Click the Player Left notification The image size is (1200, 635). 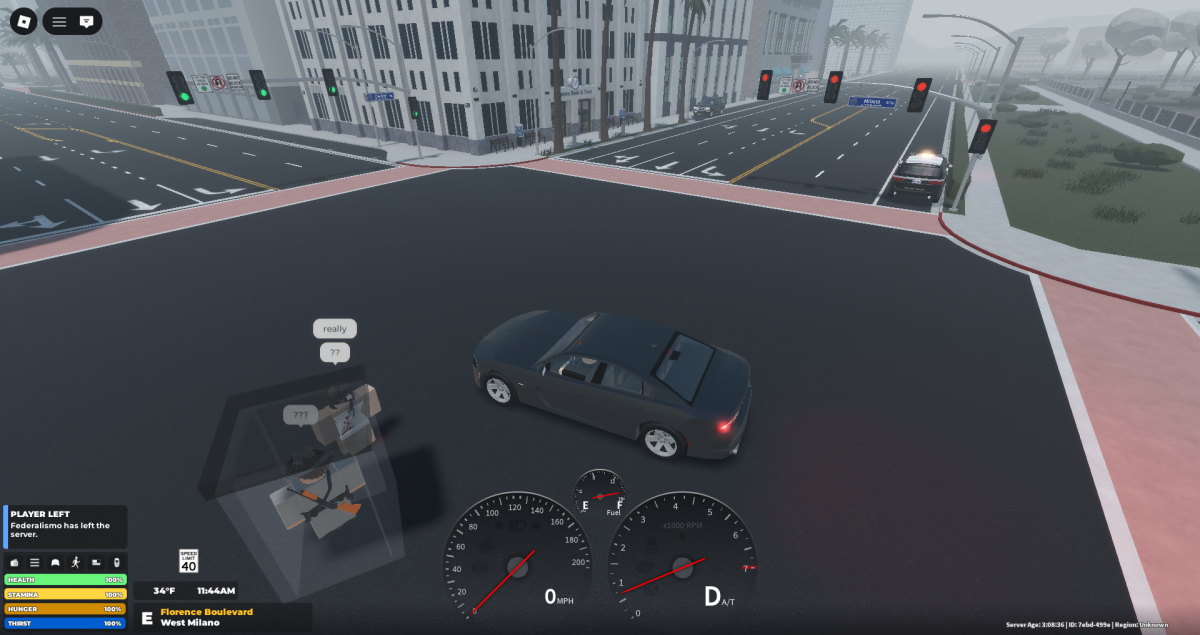click(x=65, y=525)
